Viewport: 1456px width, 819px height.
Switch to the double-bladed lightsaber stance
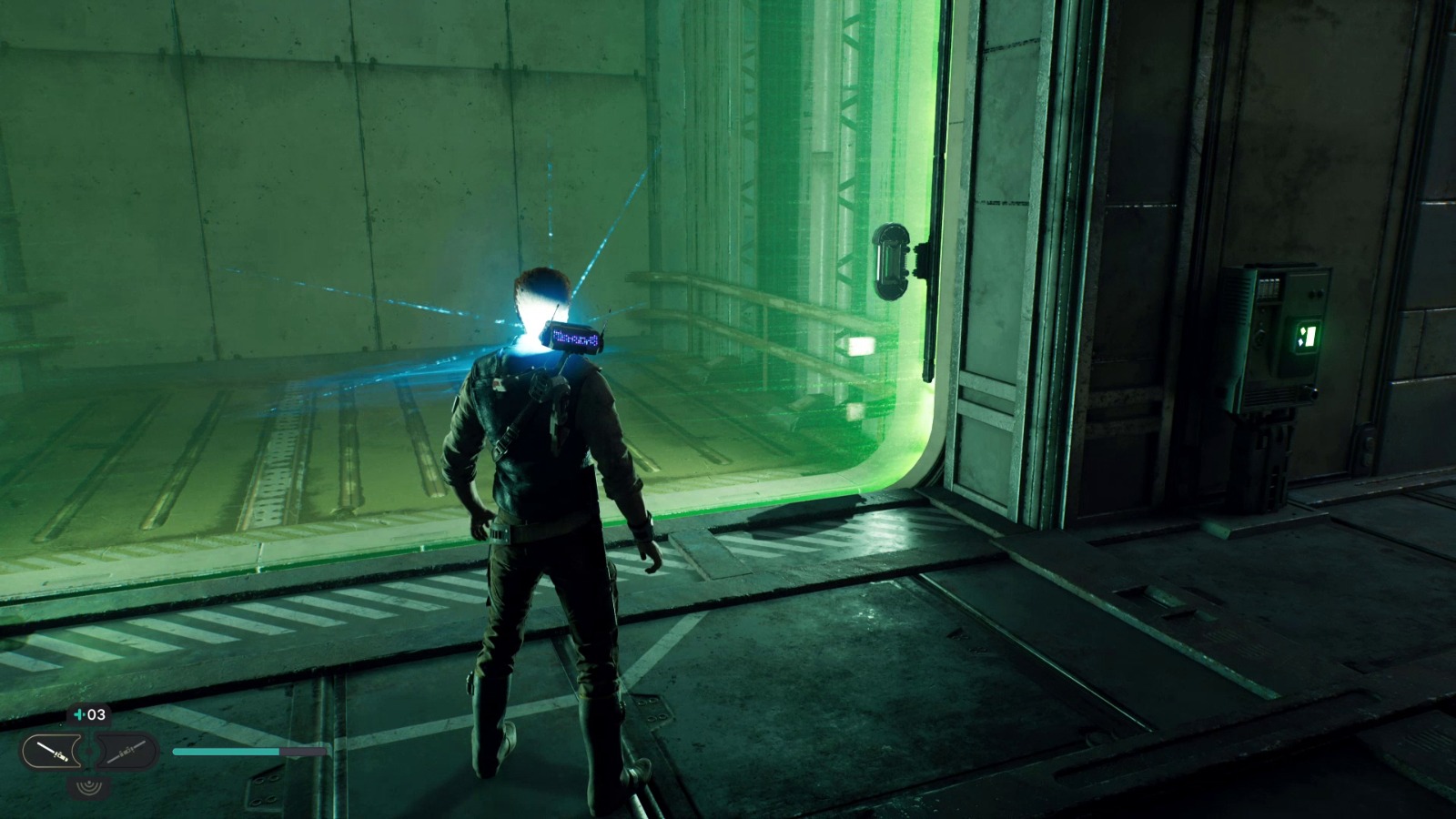click(125, 752)
